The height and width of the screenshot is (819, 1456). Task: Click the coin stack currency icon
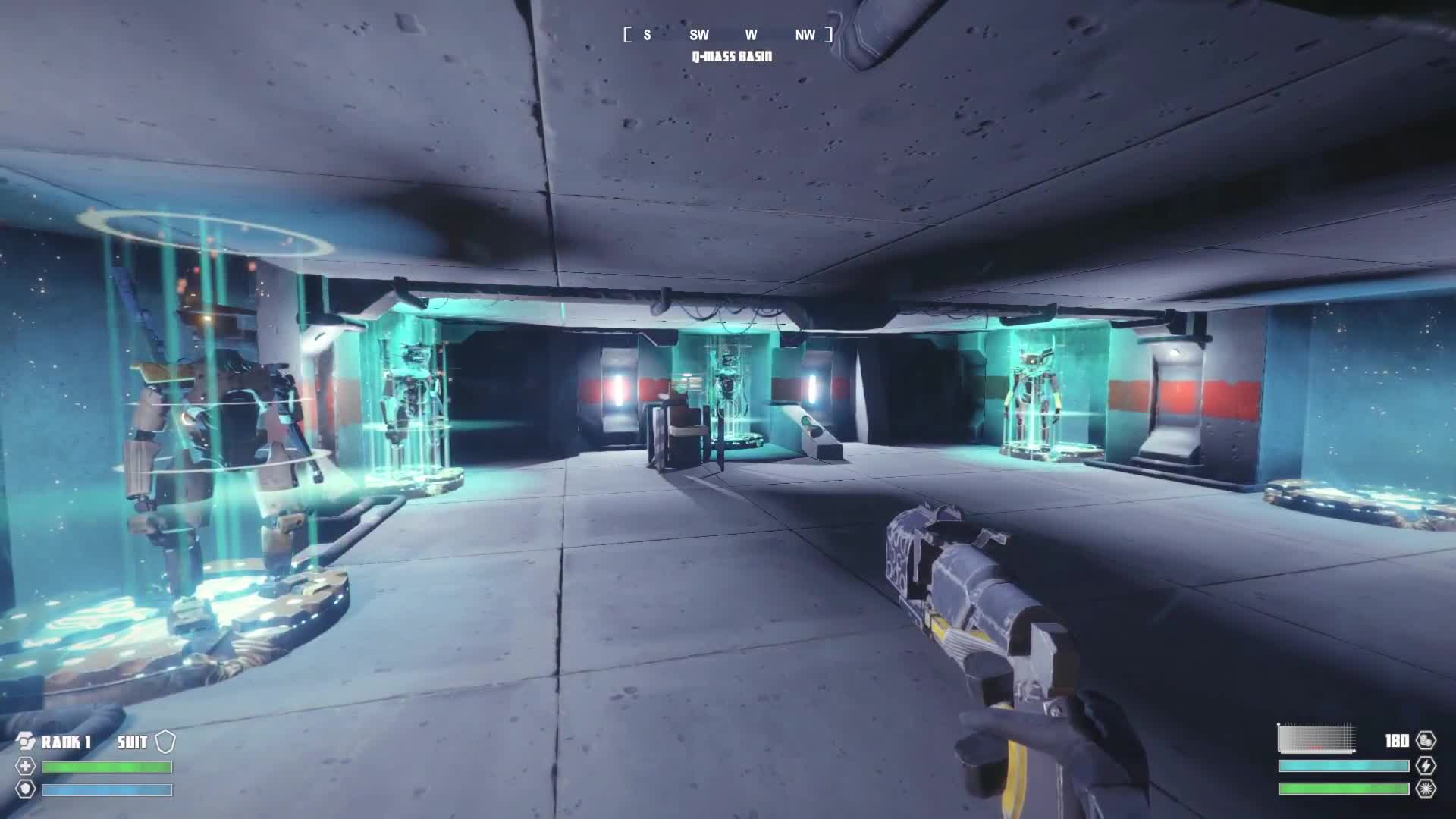[x=1426, y=740]
